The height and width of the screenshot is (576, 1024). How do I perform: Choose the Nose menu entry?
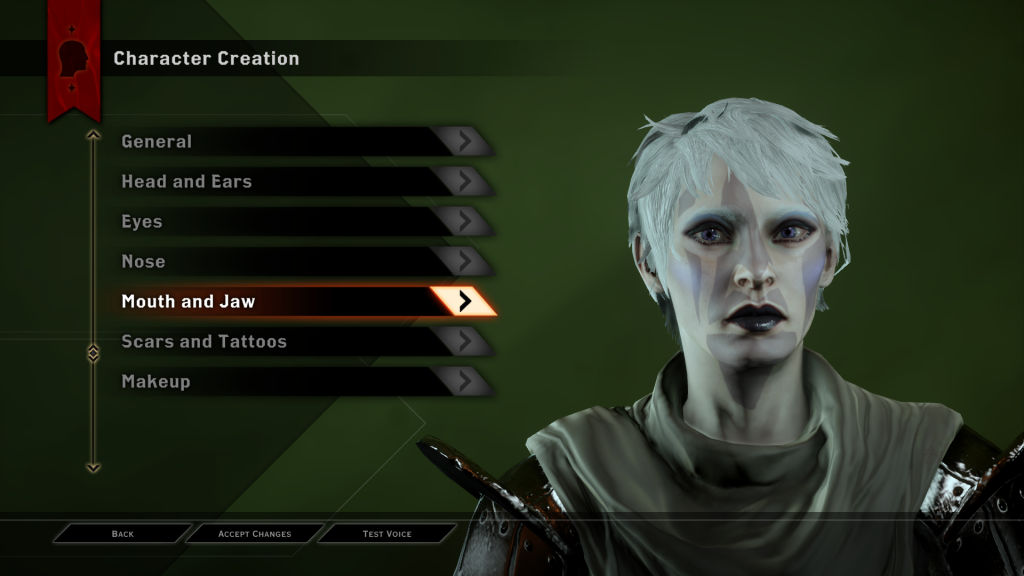(300, 262)
